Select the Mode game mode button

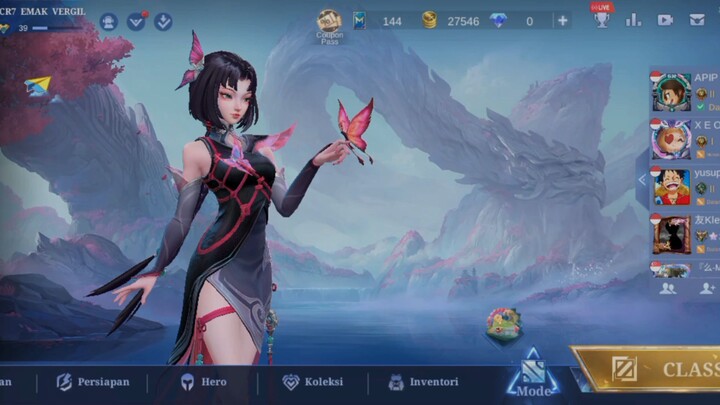click(x=533, y=377)
